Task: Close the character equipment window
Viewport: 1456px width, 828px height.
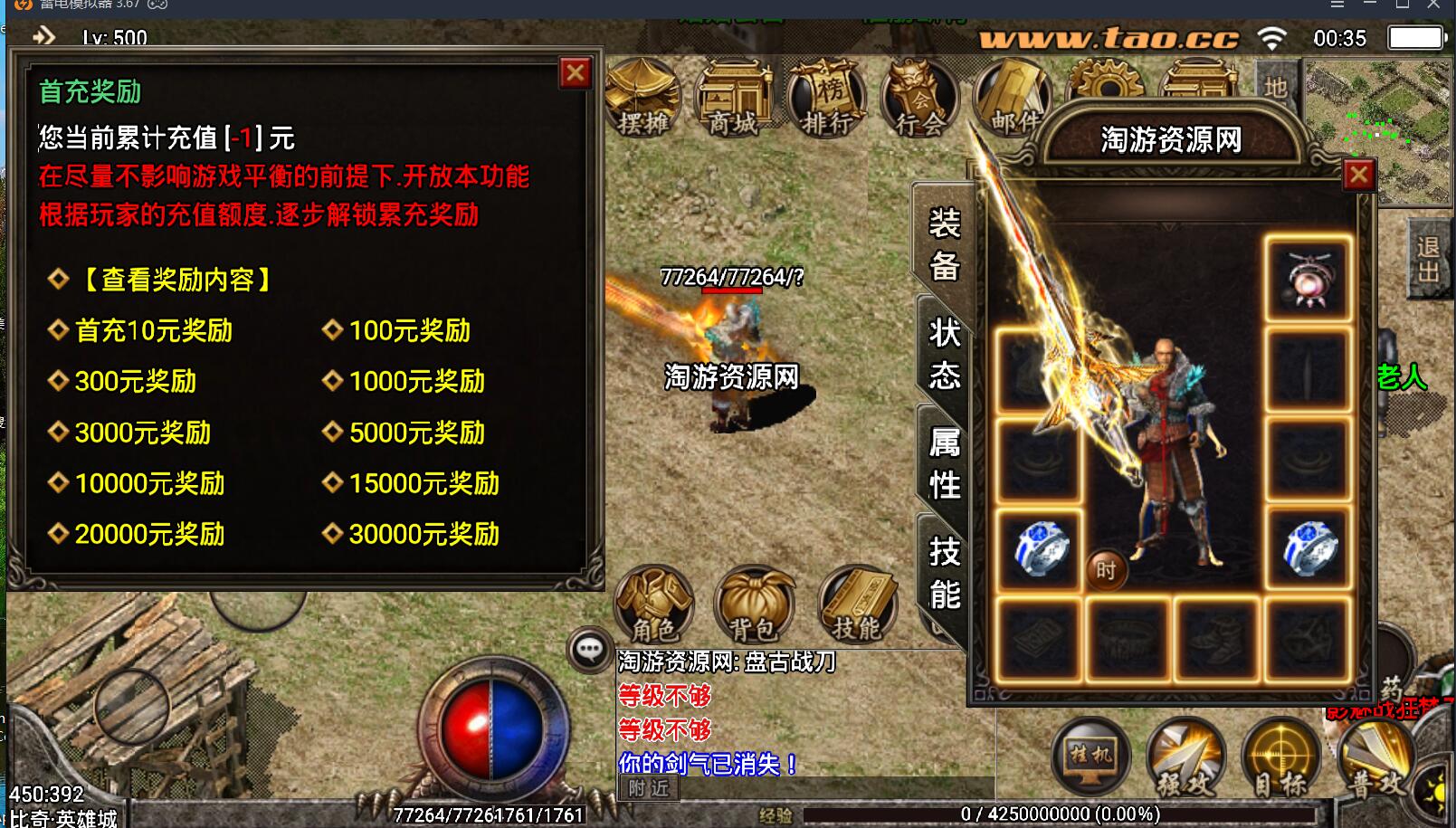Action: click(x=1358, y=176)
